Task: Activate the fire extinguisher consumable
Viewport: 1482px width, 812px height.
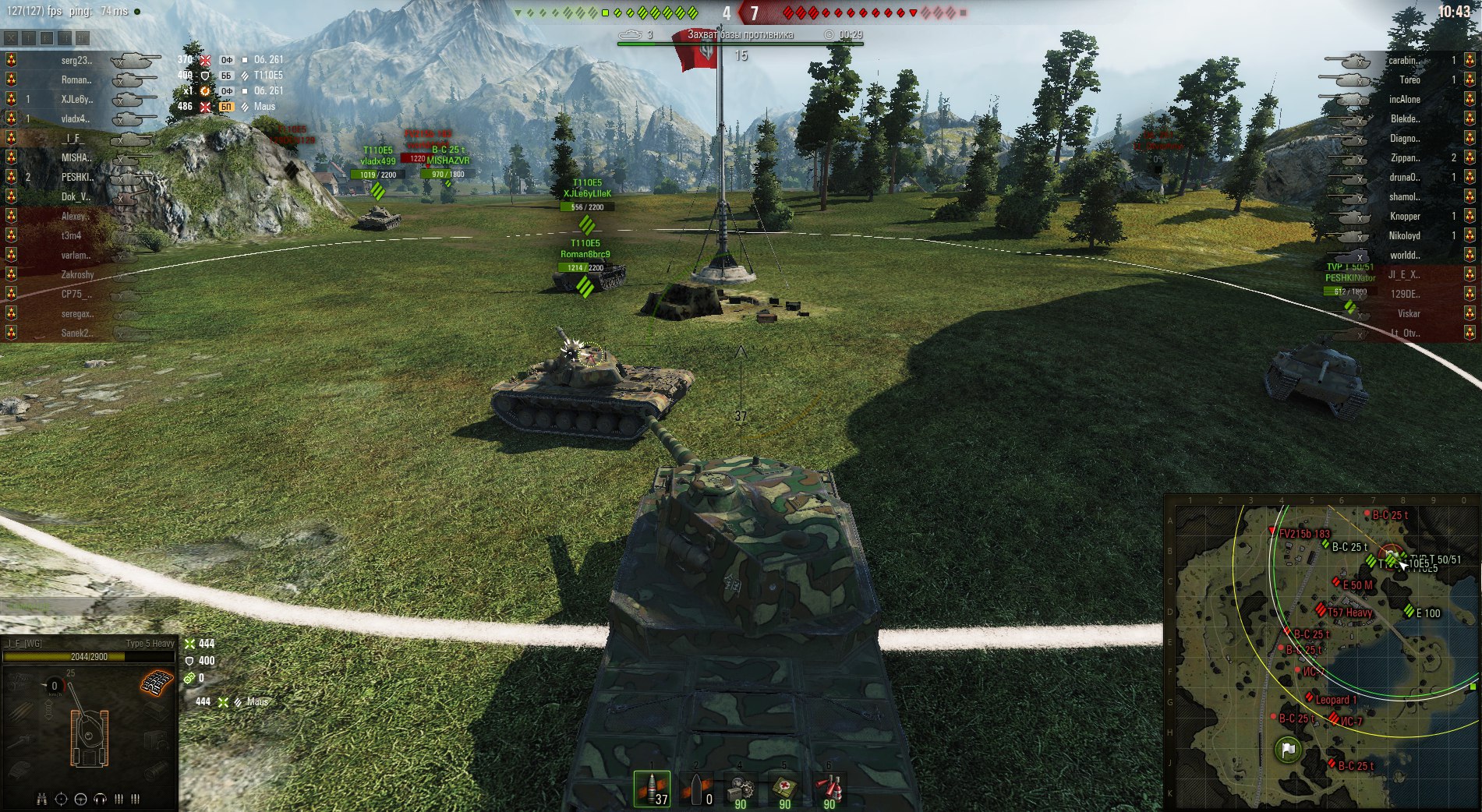Action: [829, 789]
